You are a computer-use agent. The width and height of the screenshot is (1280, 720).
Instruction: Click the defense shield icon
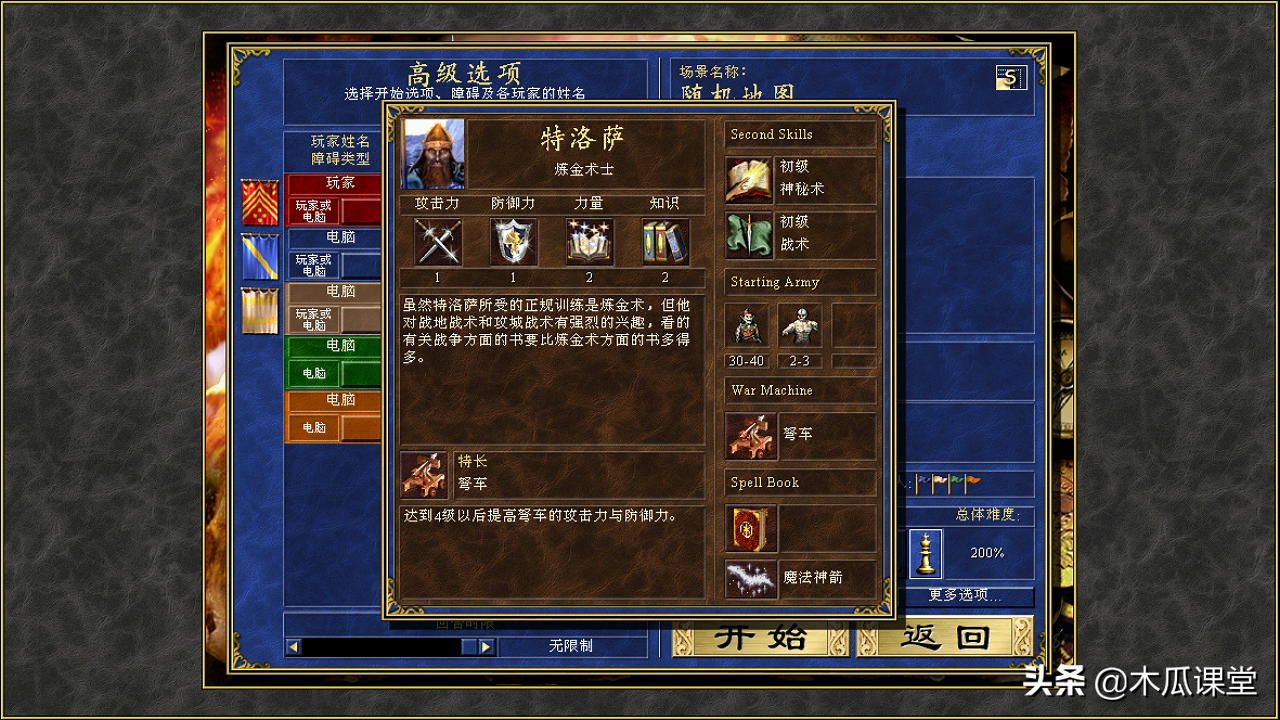pyautogui.click(x=513, y=241)
